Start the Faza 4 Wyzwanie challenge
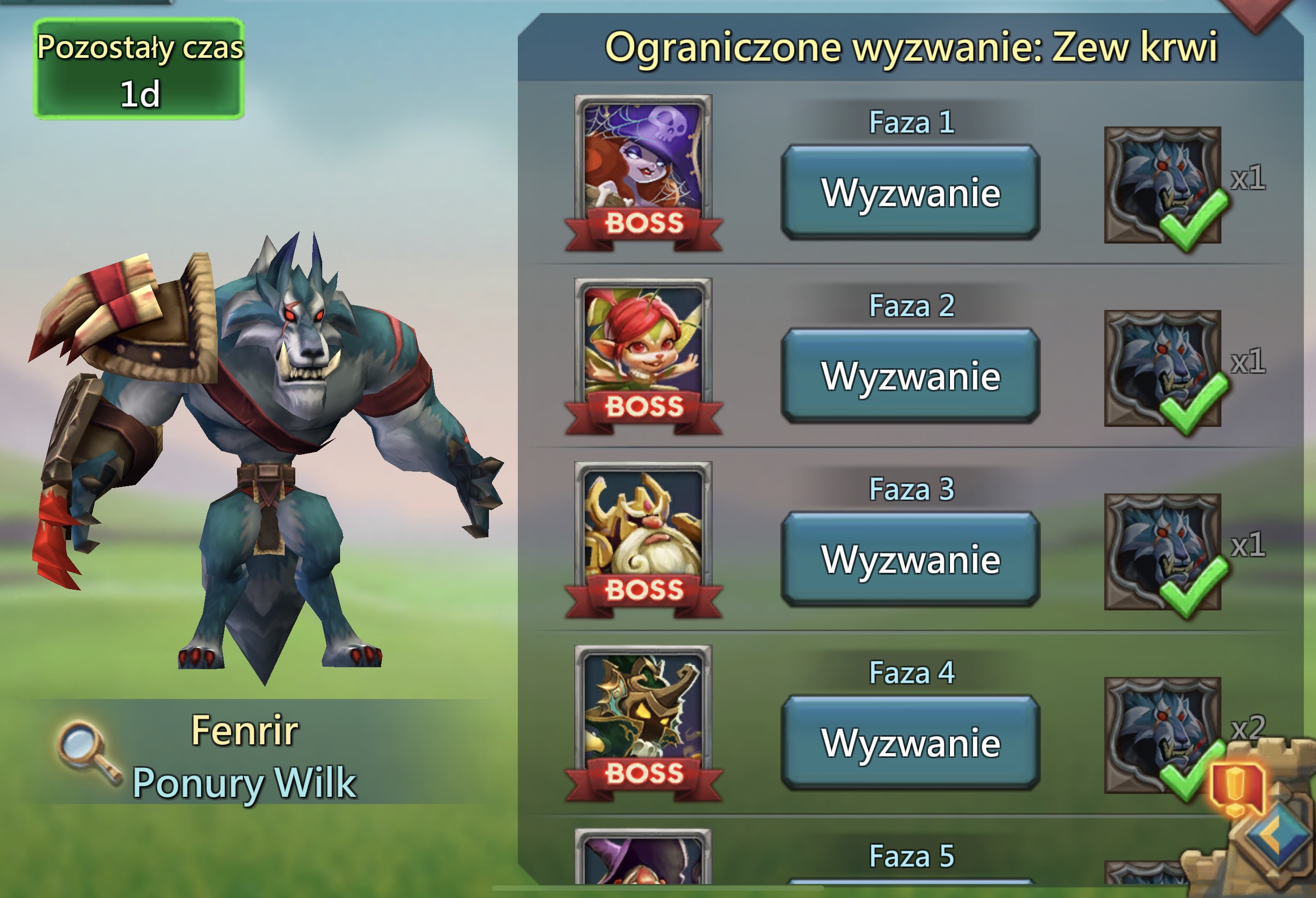This screenshot has width=1316, height=898. pos(910,743)
